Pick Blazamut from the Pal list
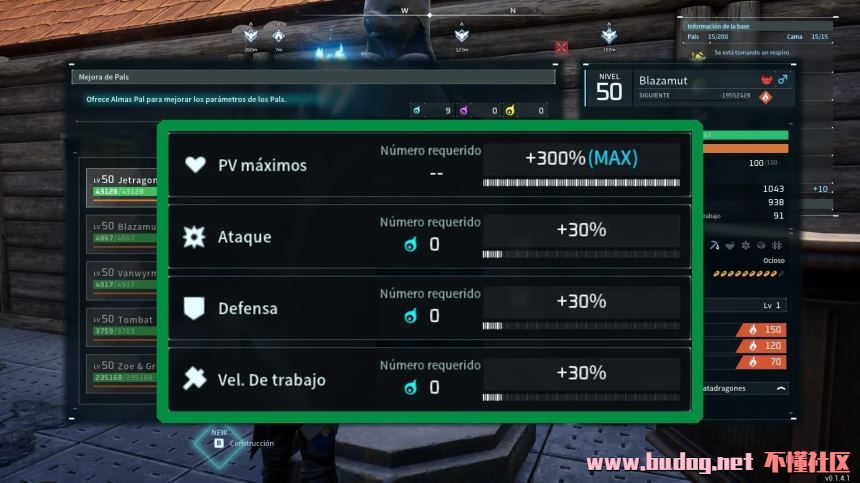The width and height of the screenshot is (860, 483). tap(122, 231)
